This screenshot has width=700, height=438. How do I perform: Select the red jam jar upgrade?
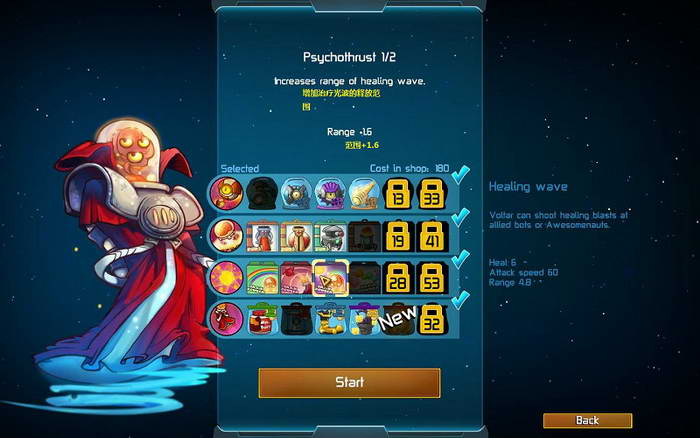click(261, 319)
